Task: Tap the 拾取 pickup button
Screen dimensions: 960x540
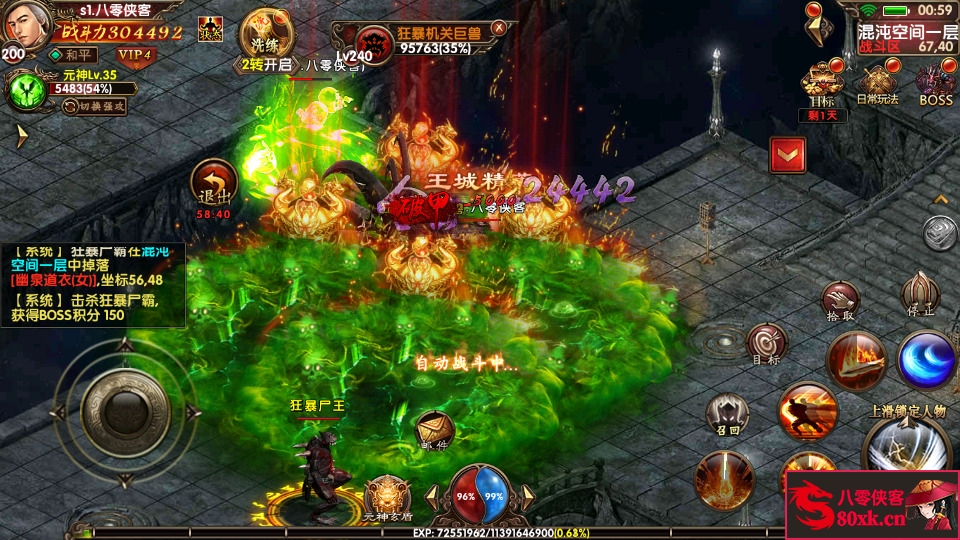Action: [841, 301]
